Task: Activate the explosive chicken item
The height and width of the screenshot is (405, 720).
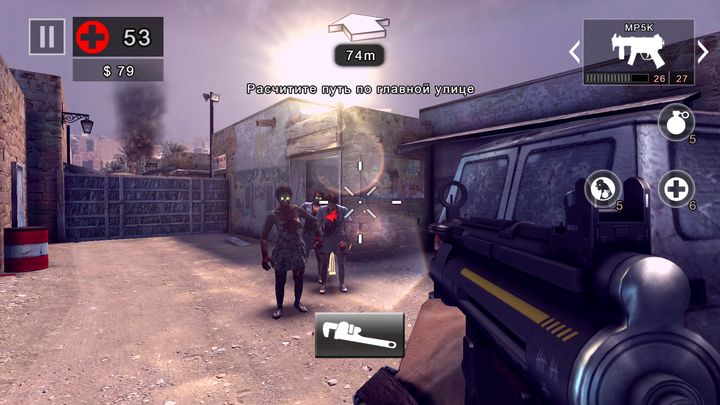Action: (x=603, y=188)
